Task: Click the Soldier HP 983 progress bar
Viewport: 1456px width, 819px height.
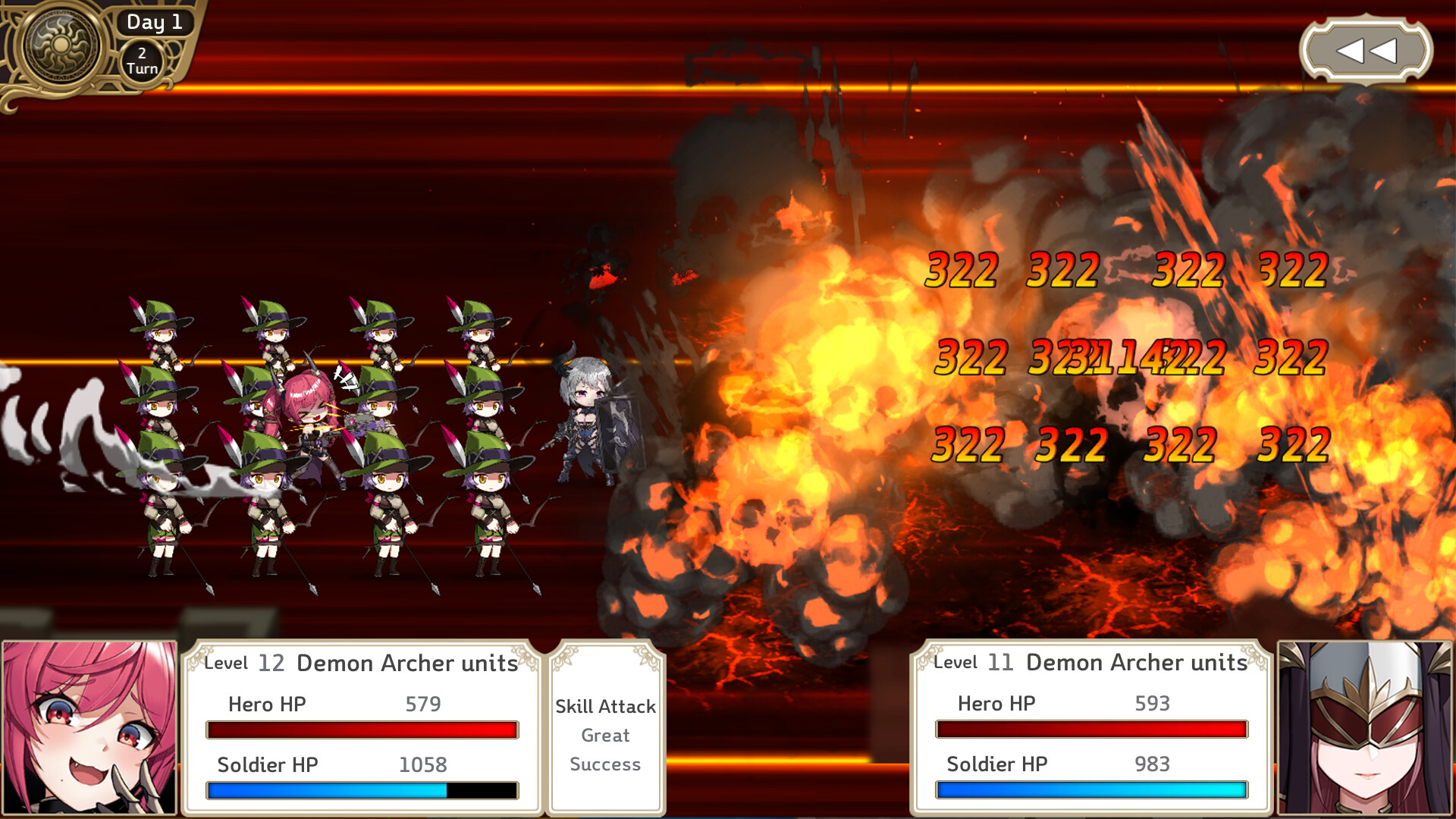Action: (1092, 790)
